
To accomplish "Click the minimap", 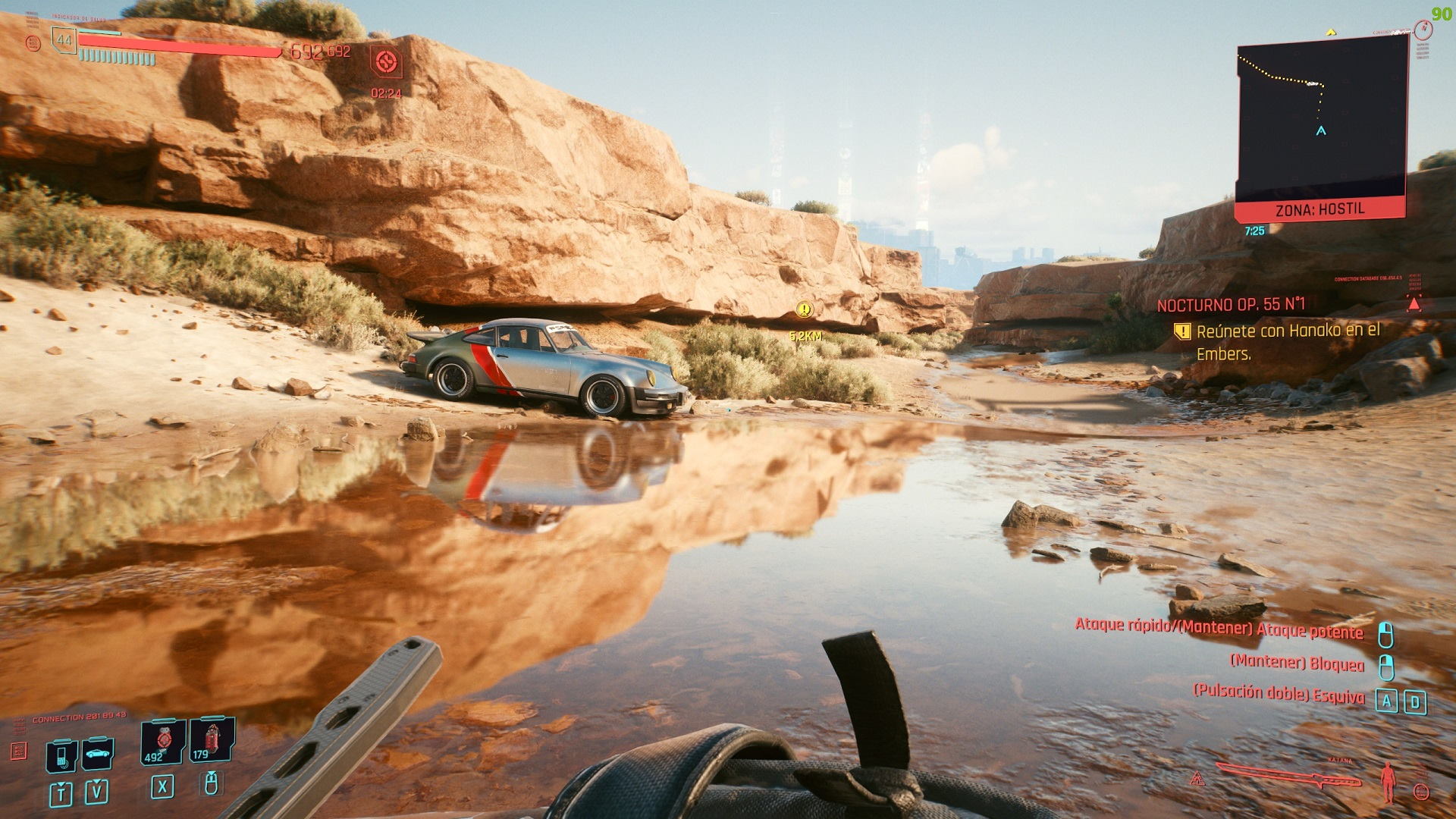I will point(1321,121).
